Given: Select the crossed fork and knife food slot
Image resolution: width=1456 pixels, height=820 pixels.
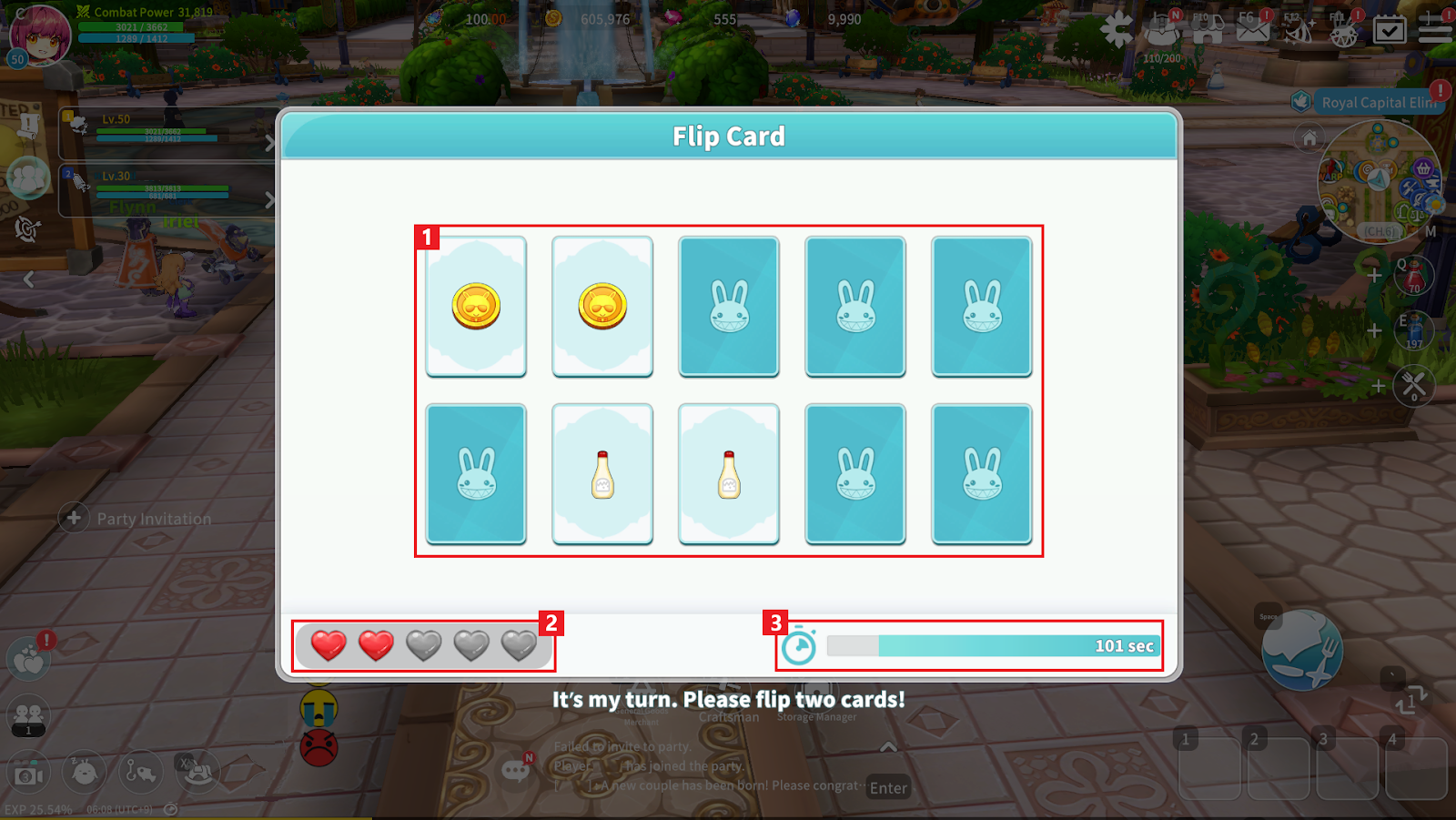Looking at the screenshot, I should click(x=1414, y=386).
